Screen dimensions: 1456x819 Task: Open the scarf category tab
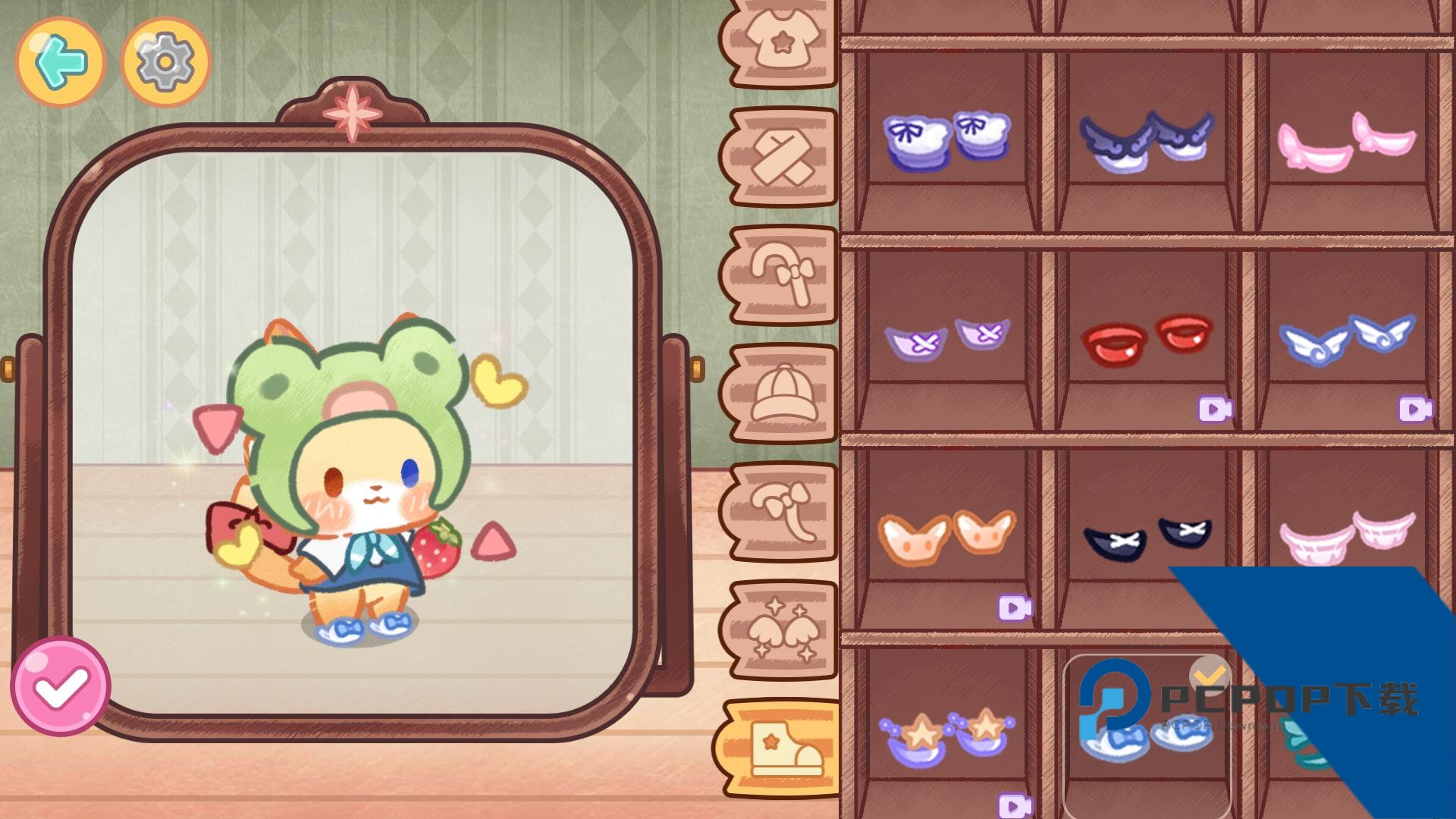[x=781, y=157]
